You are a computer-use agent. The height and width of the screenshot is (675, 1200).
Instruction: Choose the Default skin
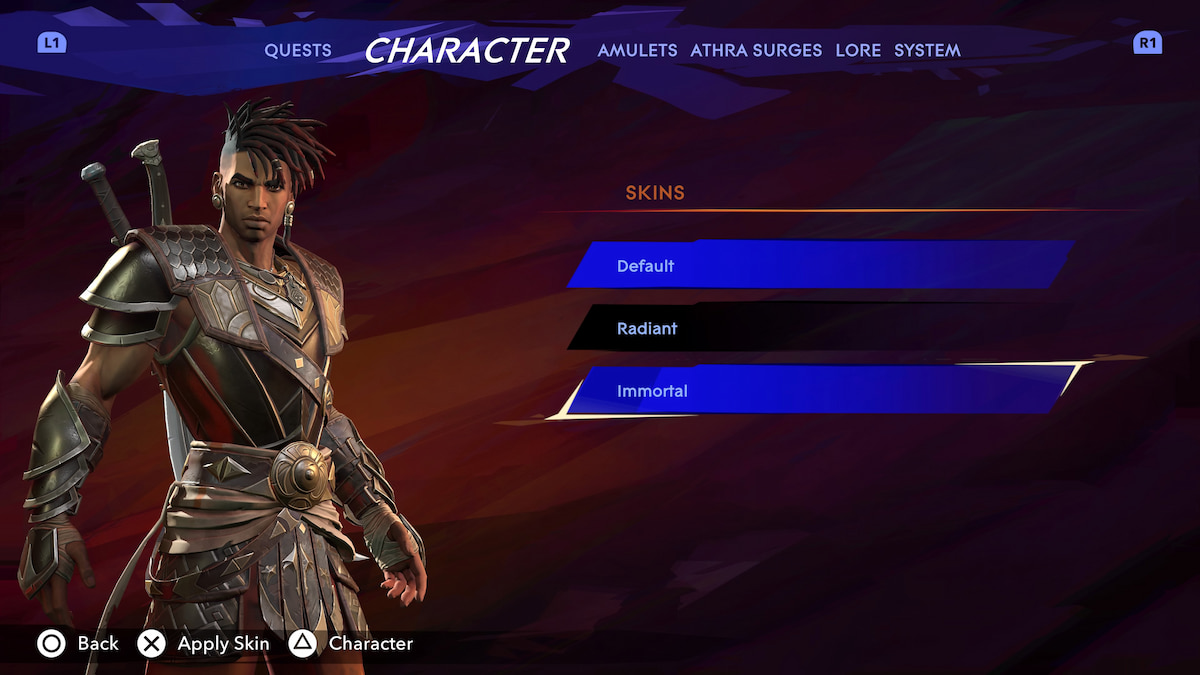point(820,266)
